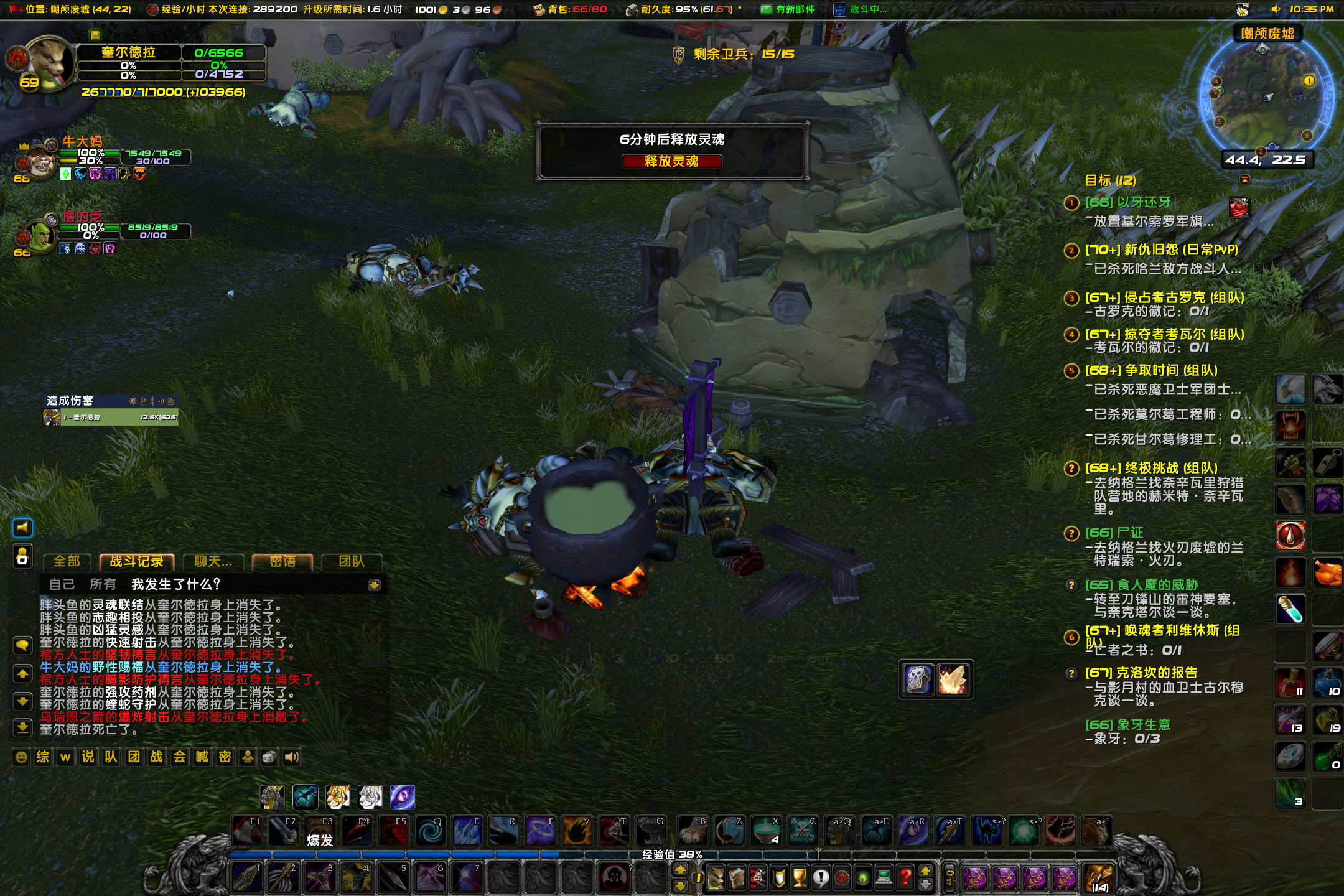Switch to the 战斗记录 tab
Viewport: 1344px width, 896px height.
[136, 561]
